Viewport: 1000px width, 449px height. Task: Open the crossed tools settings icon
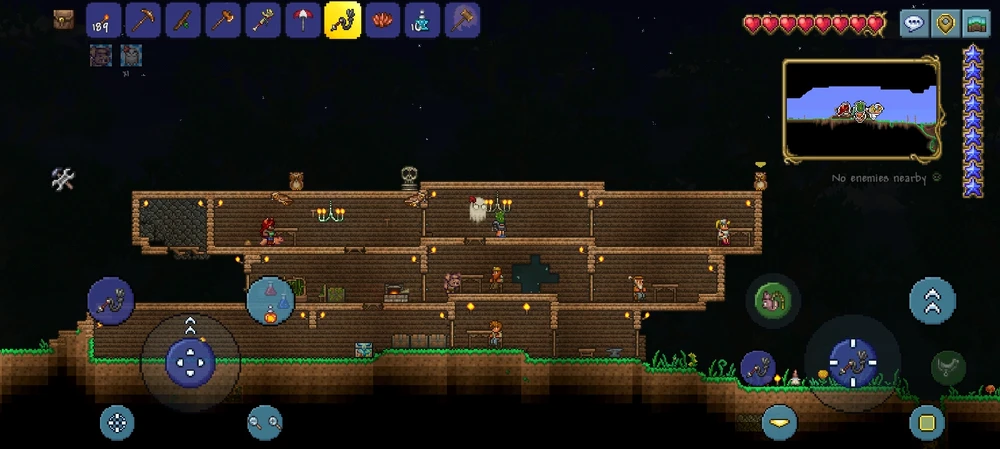[x=63, y=179]
